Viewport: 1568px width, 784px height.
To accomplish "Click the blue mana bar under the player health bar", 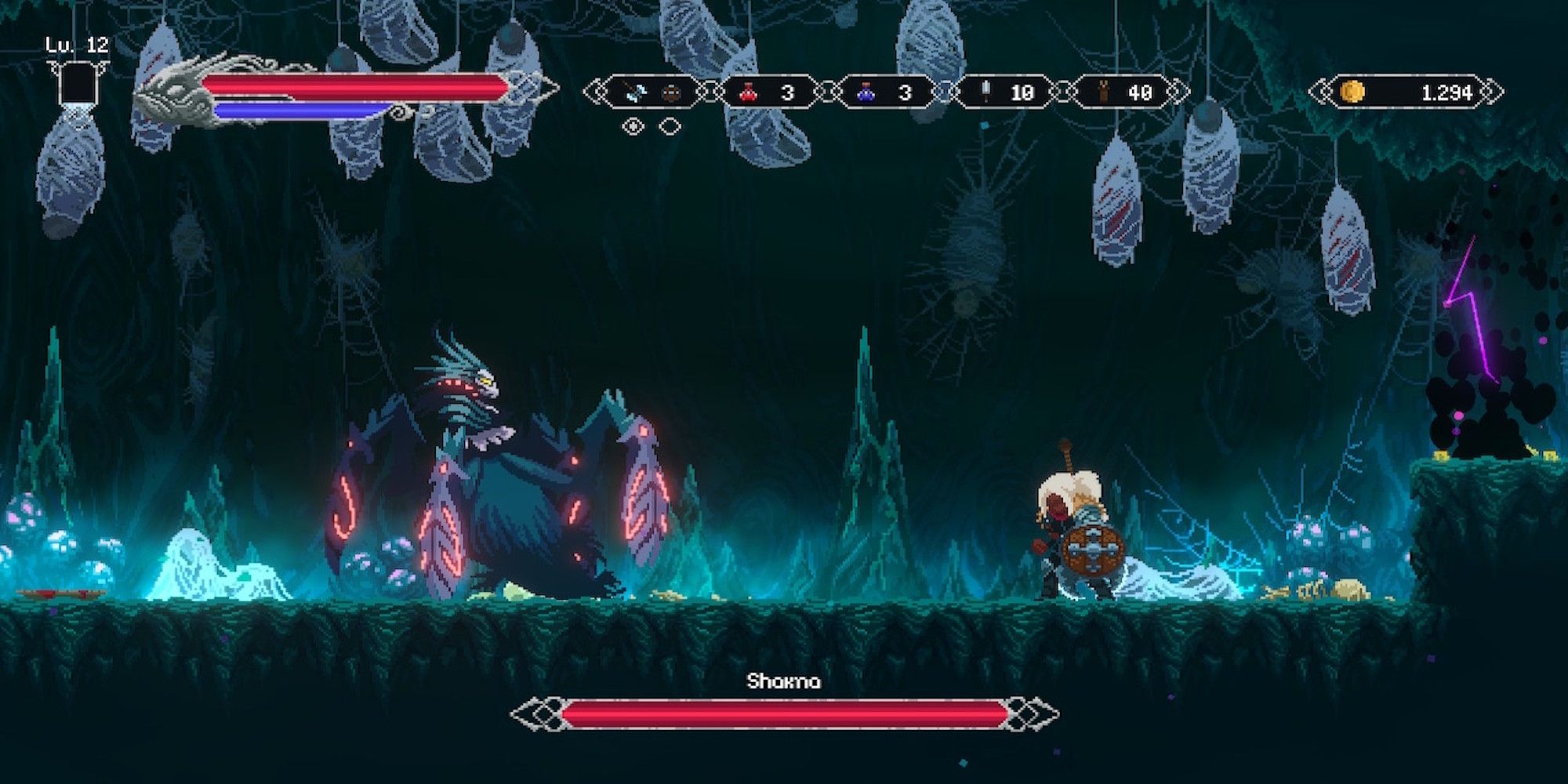I will tap(298, 109).
